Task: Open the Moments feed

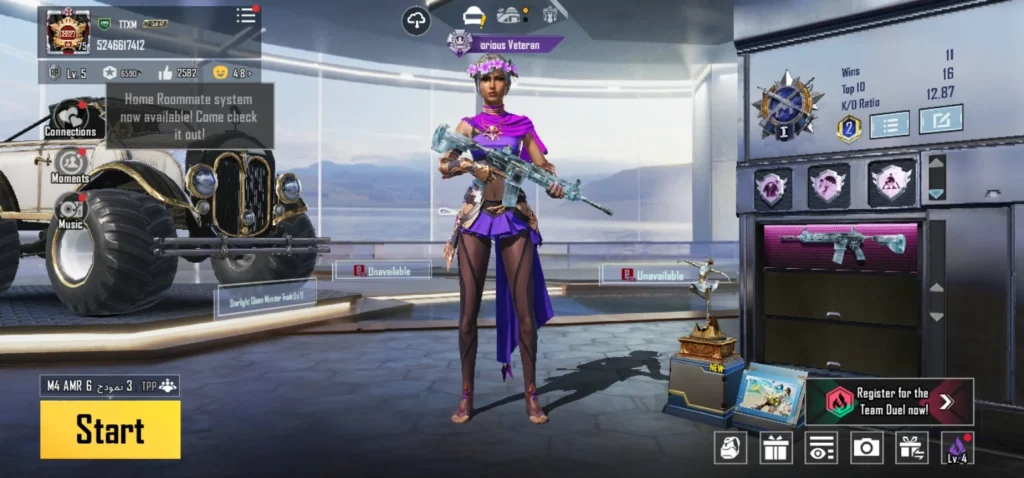Action: tap(70, 165)
